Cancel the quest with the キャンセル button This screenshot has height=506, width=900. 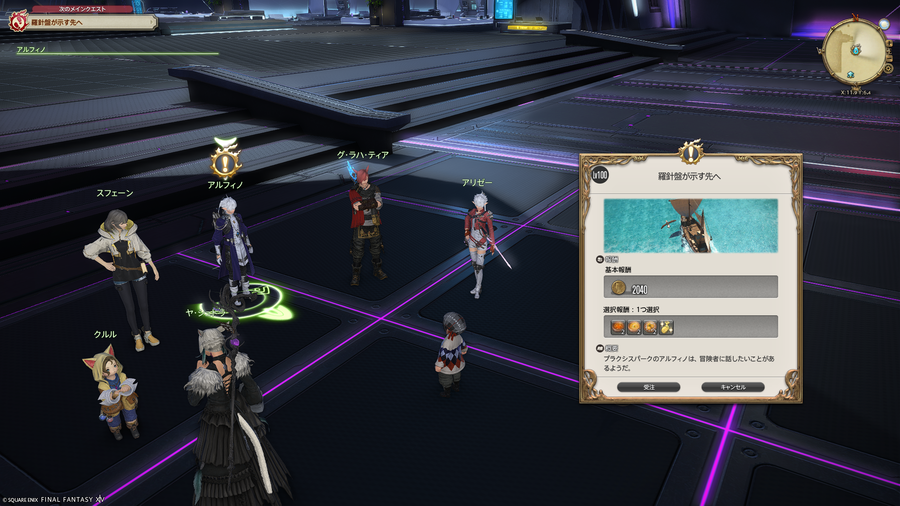(733, 386)
